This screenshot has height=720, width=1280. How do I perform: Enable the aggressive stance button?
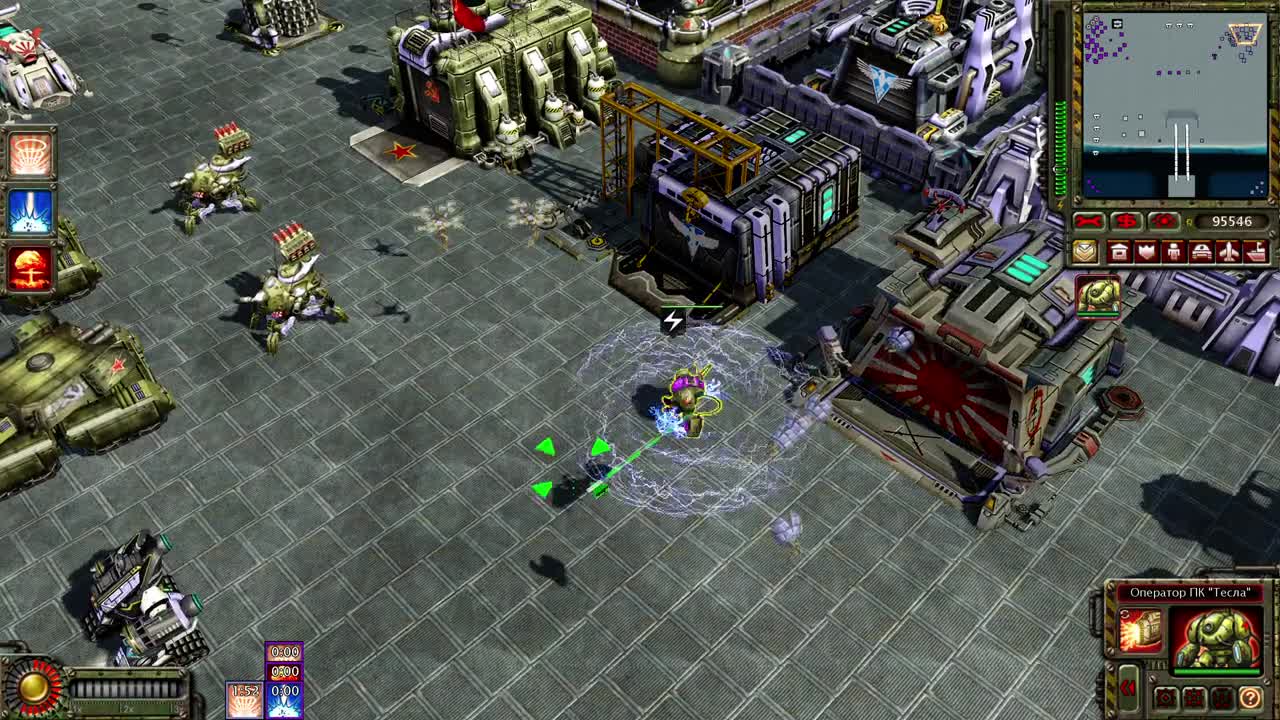[x=1166, y=697]
